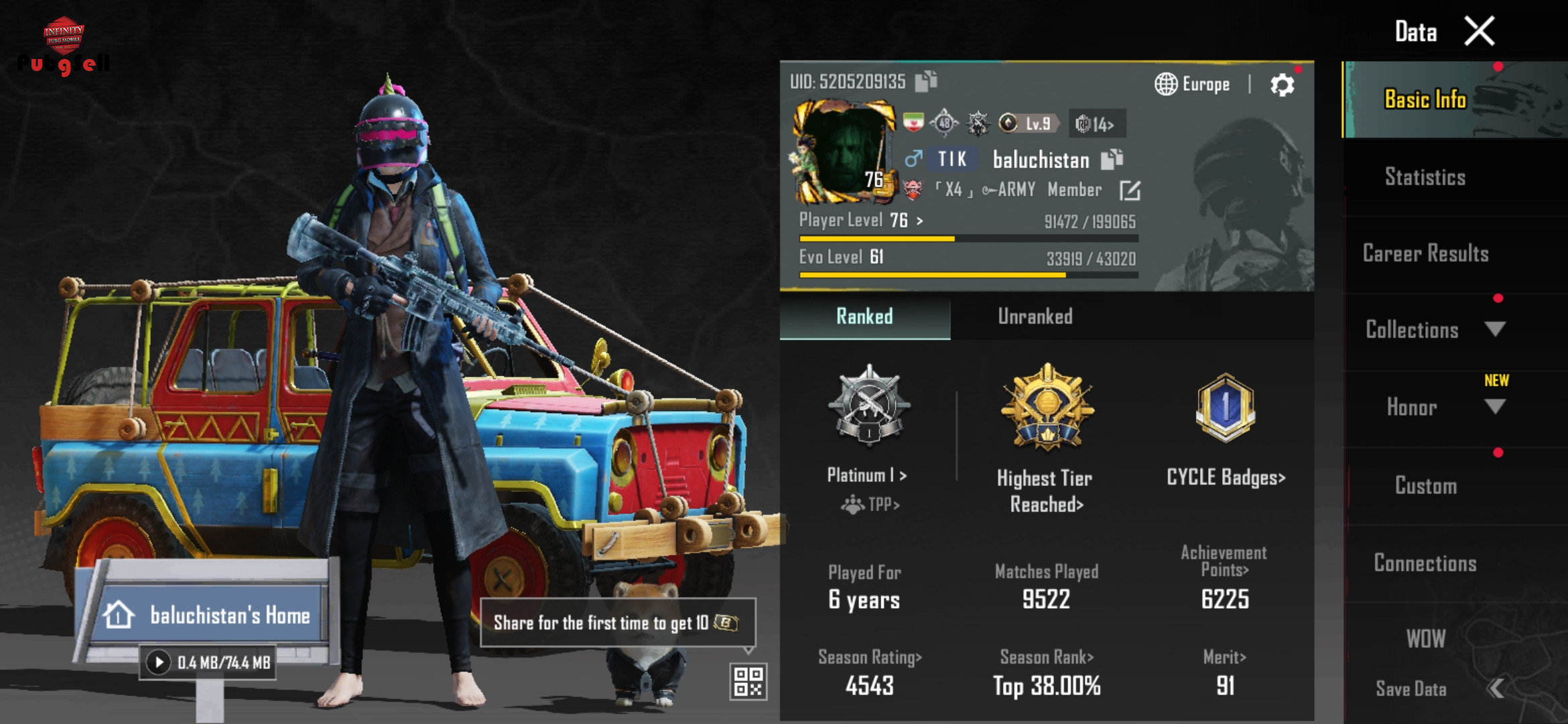Select the Basic Info section
The image size is (1568, 724).
(1425, 100)
